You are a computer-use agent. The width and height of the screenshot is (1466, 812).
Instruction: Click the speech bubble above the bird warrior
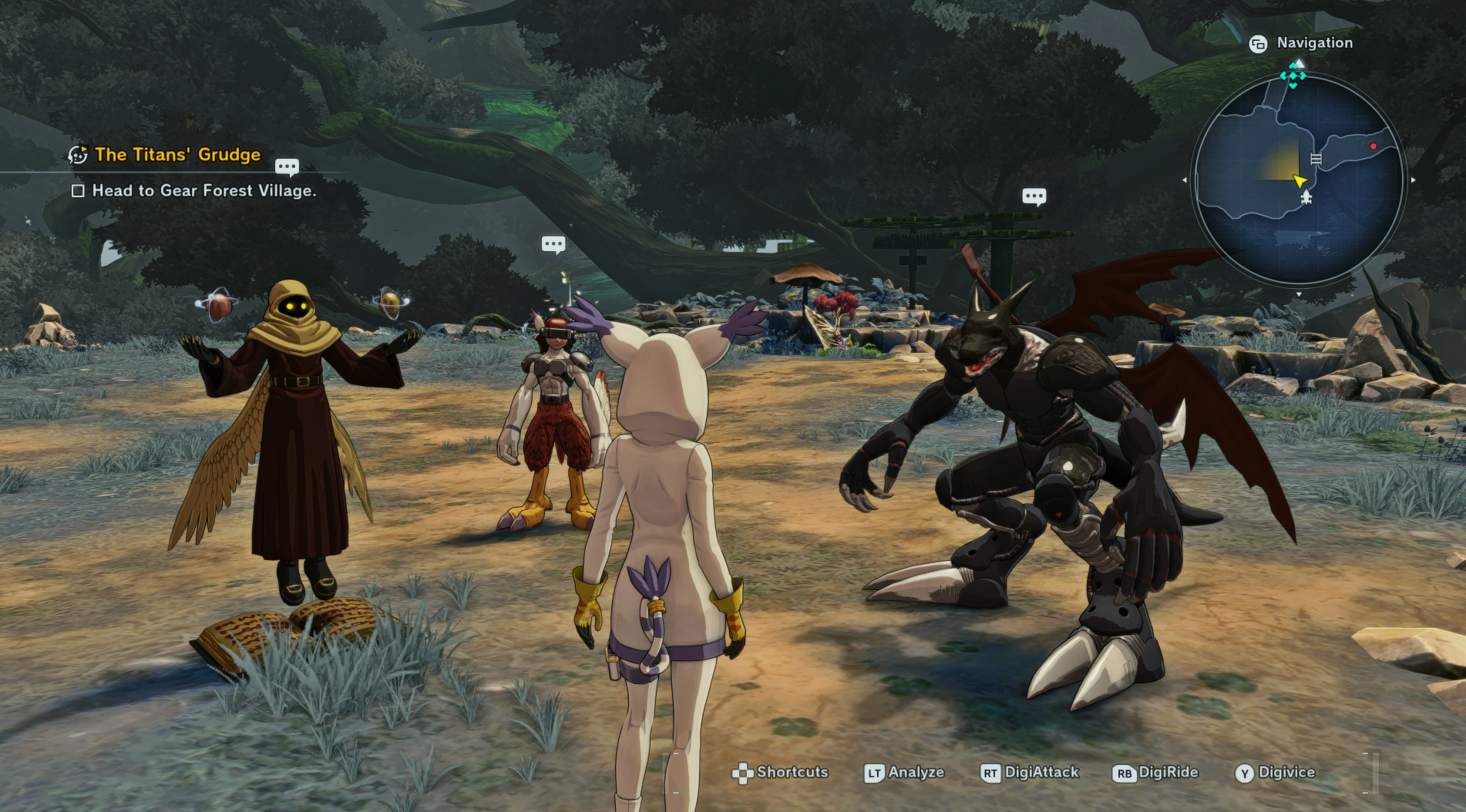553,245
